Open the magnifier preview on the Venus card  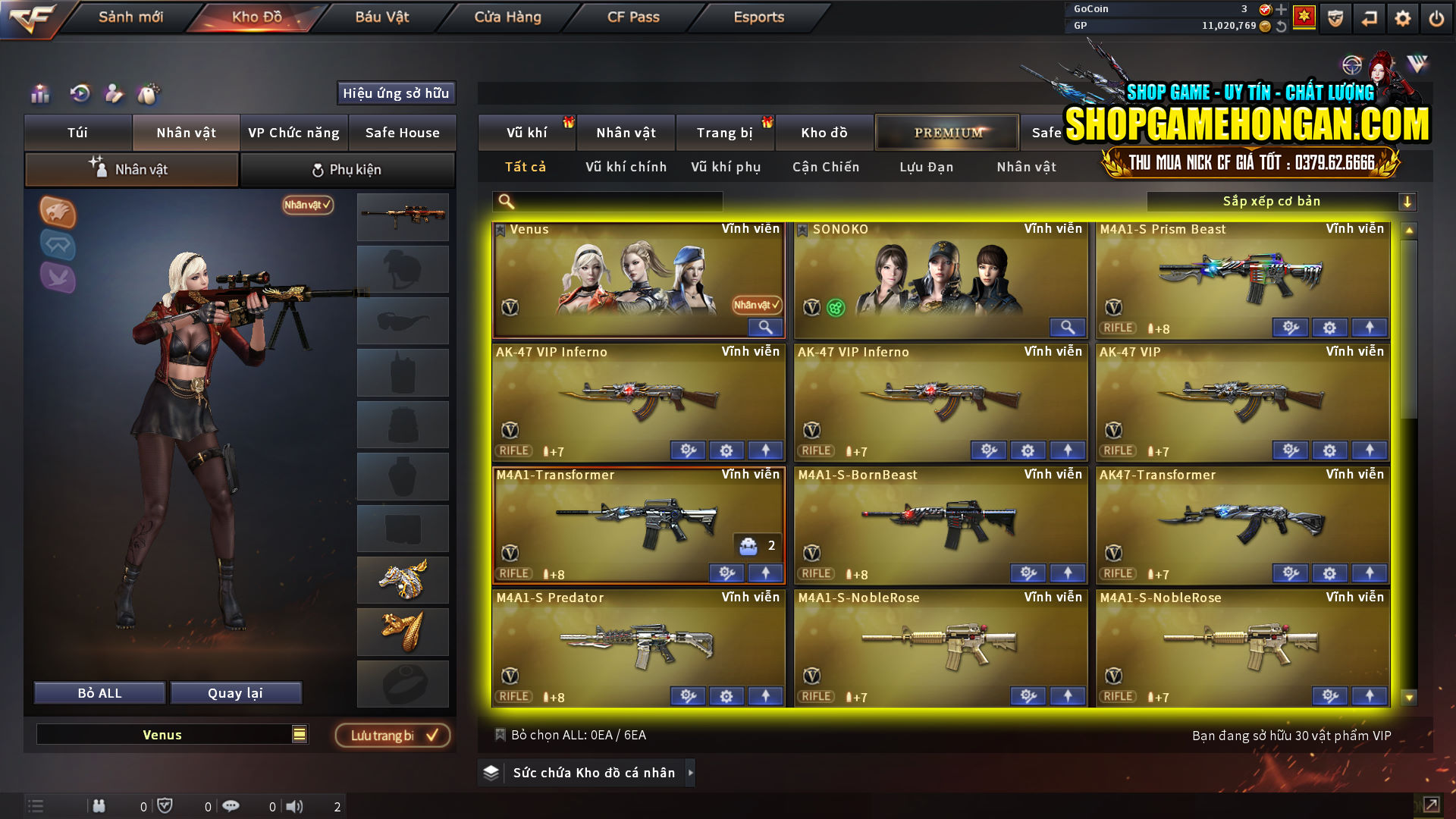765,327
